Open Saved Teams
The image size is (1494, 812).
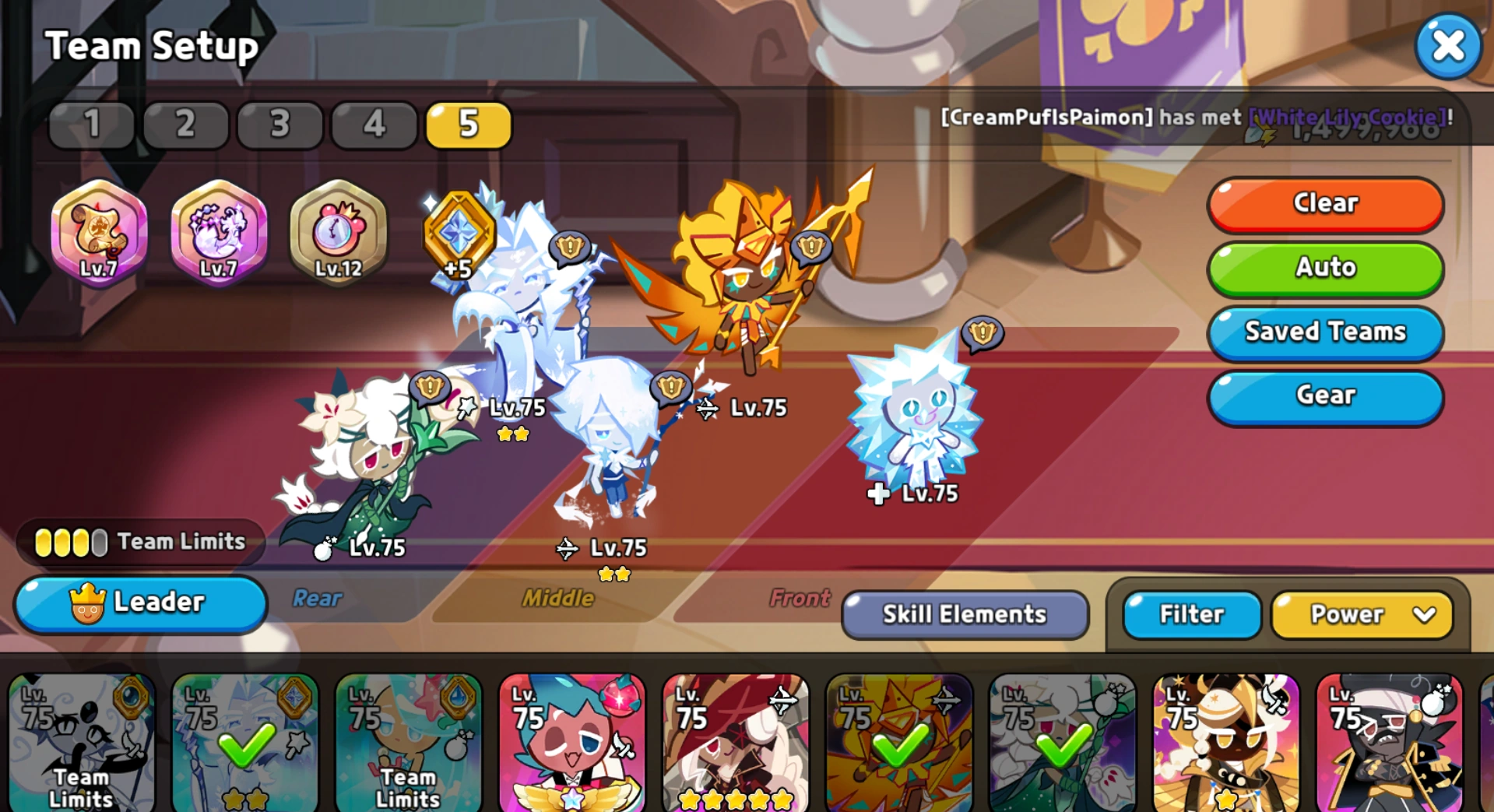click(1324, 332)
